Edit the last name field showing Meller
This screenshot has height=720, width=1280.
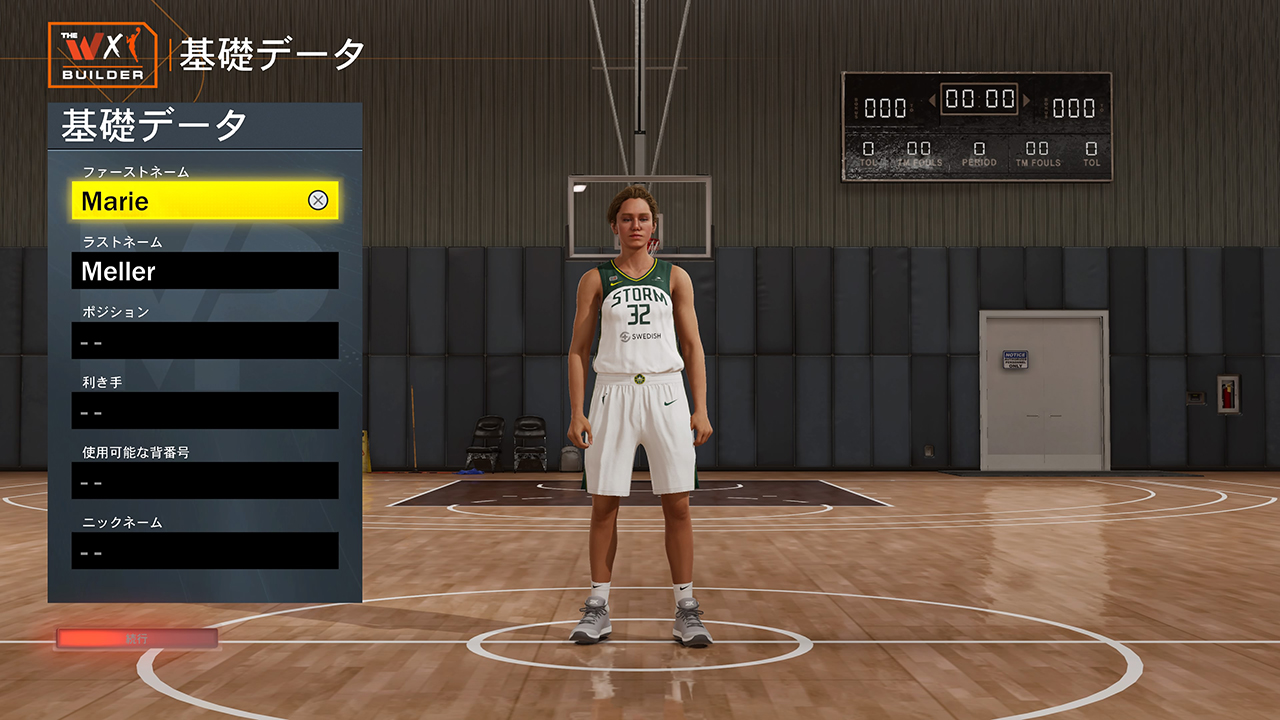click(204, 271)
